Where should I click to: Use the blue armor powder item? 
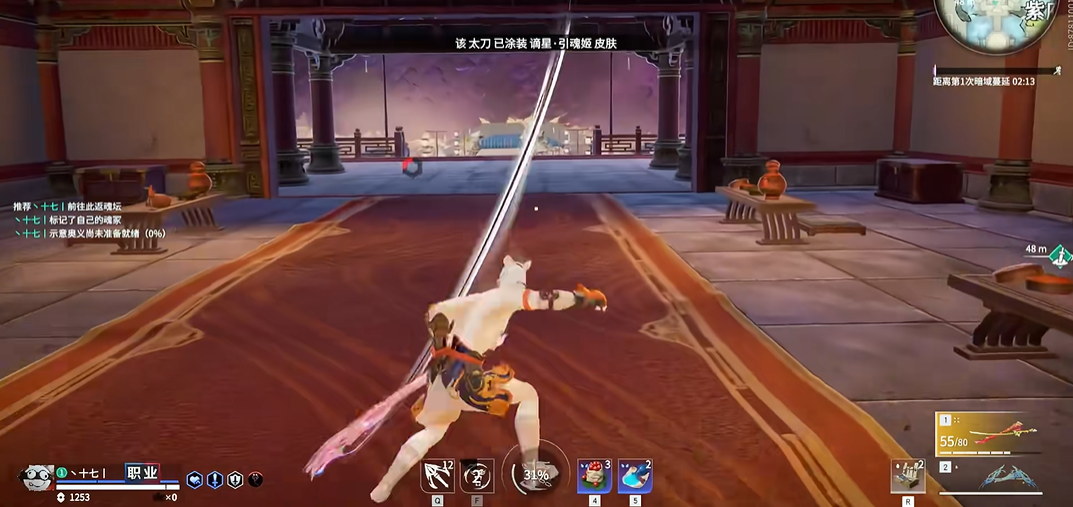[635, 476]
